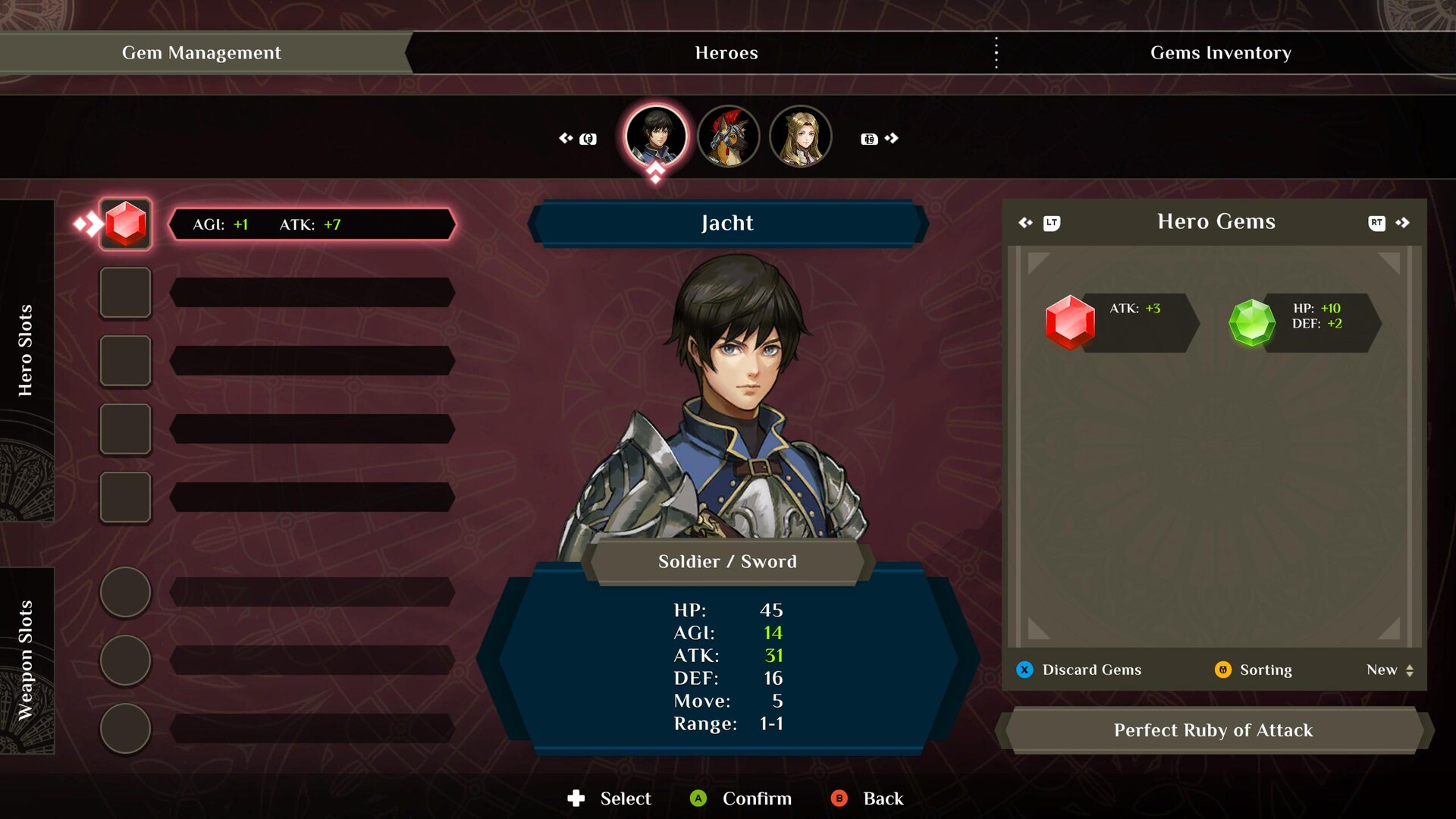1456x819 pixels.
Task: Switch to the Heroes tab
Action: (x=726, y=53)
